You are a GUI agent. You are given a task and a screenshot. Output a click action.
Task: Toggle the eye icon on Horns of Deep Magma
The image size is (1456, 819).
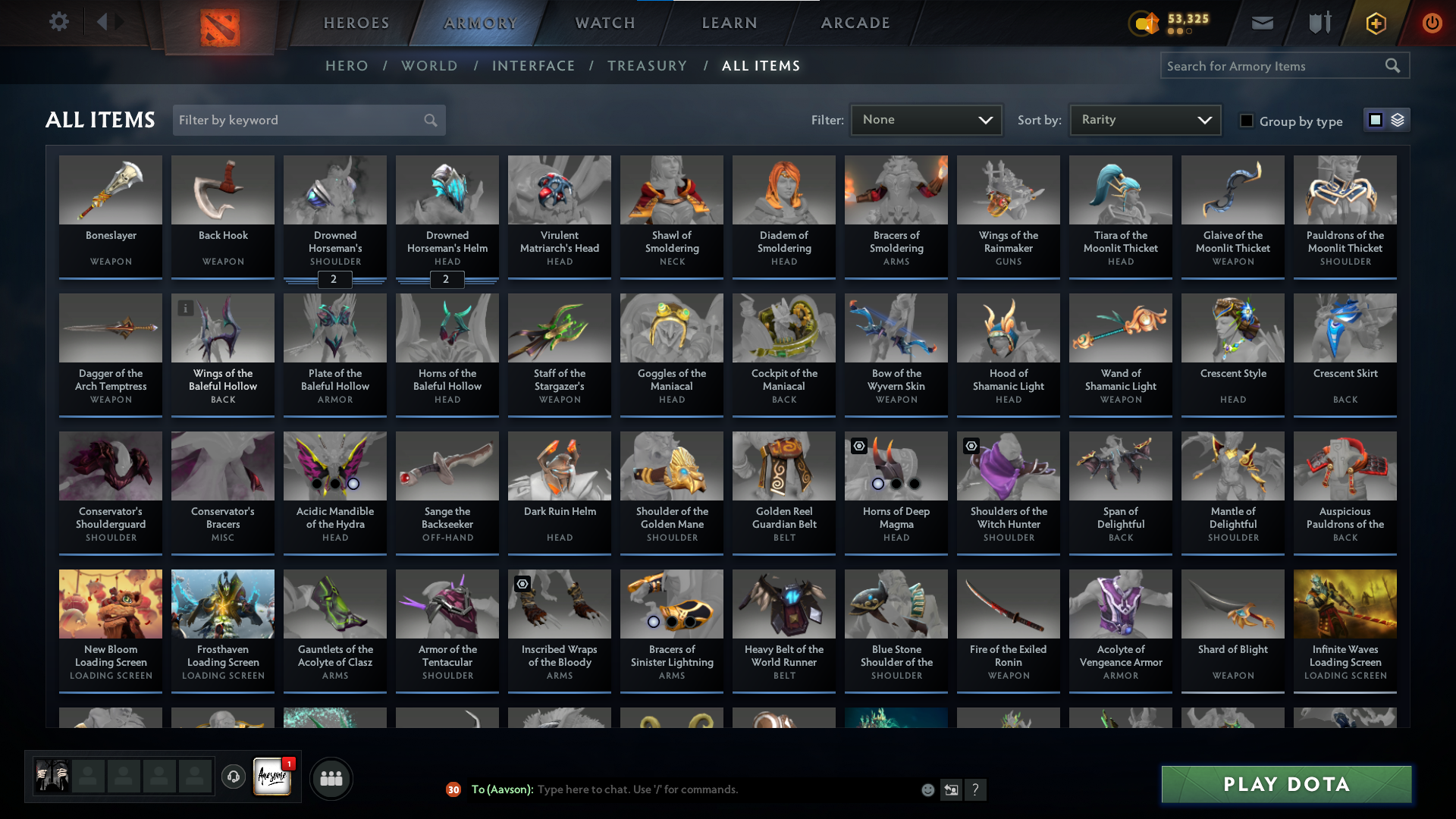pyautogui.click(x=858, y=446)
